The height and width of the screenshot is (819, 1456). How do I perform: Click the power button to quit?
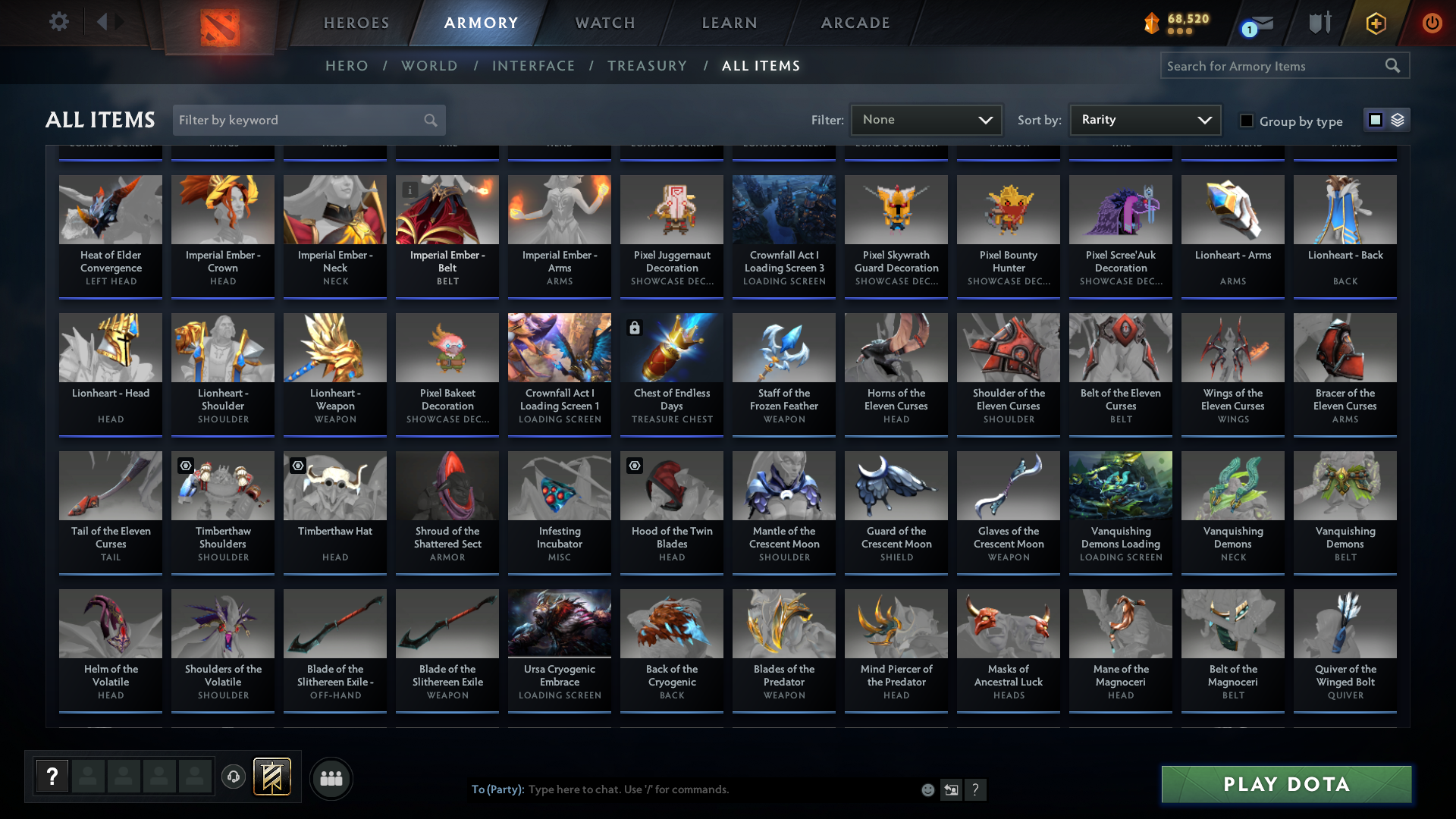[1432, 23]
